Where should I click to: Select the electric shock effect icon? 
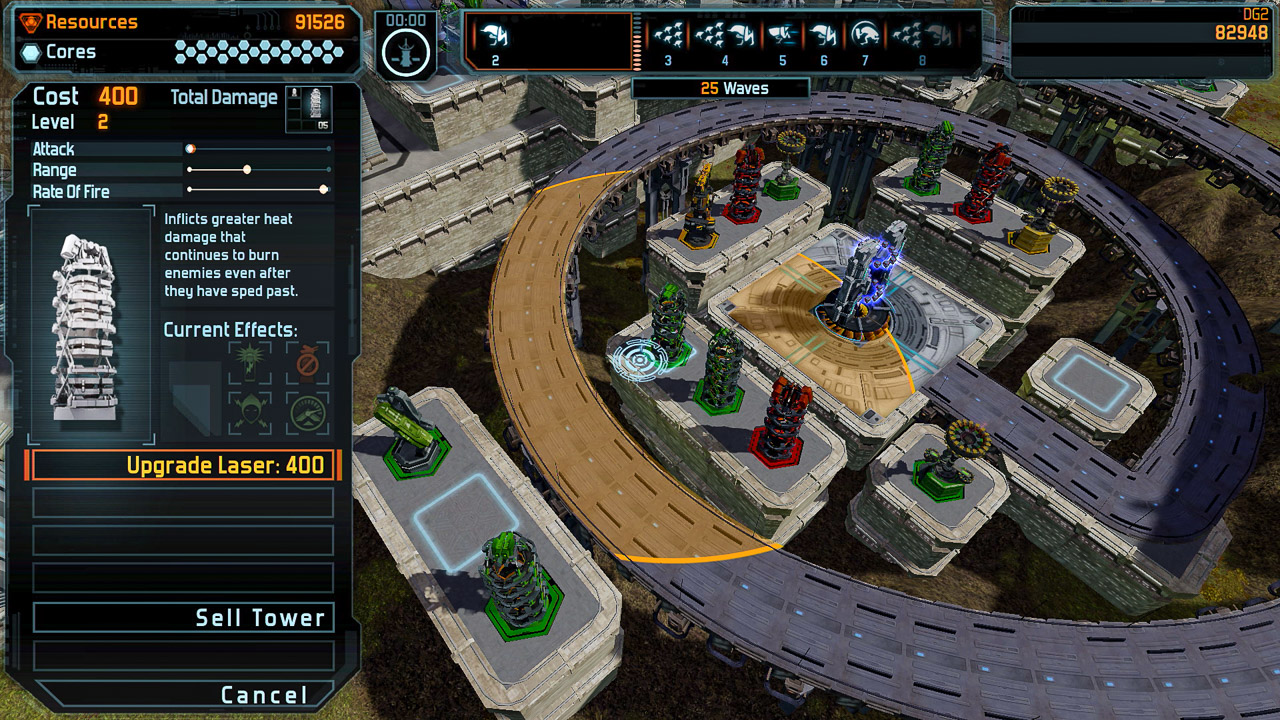(x=248, y=361)
